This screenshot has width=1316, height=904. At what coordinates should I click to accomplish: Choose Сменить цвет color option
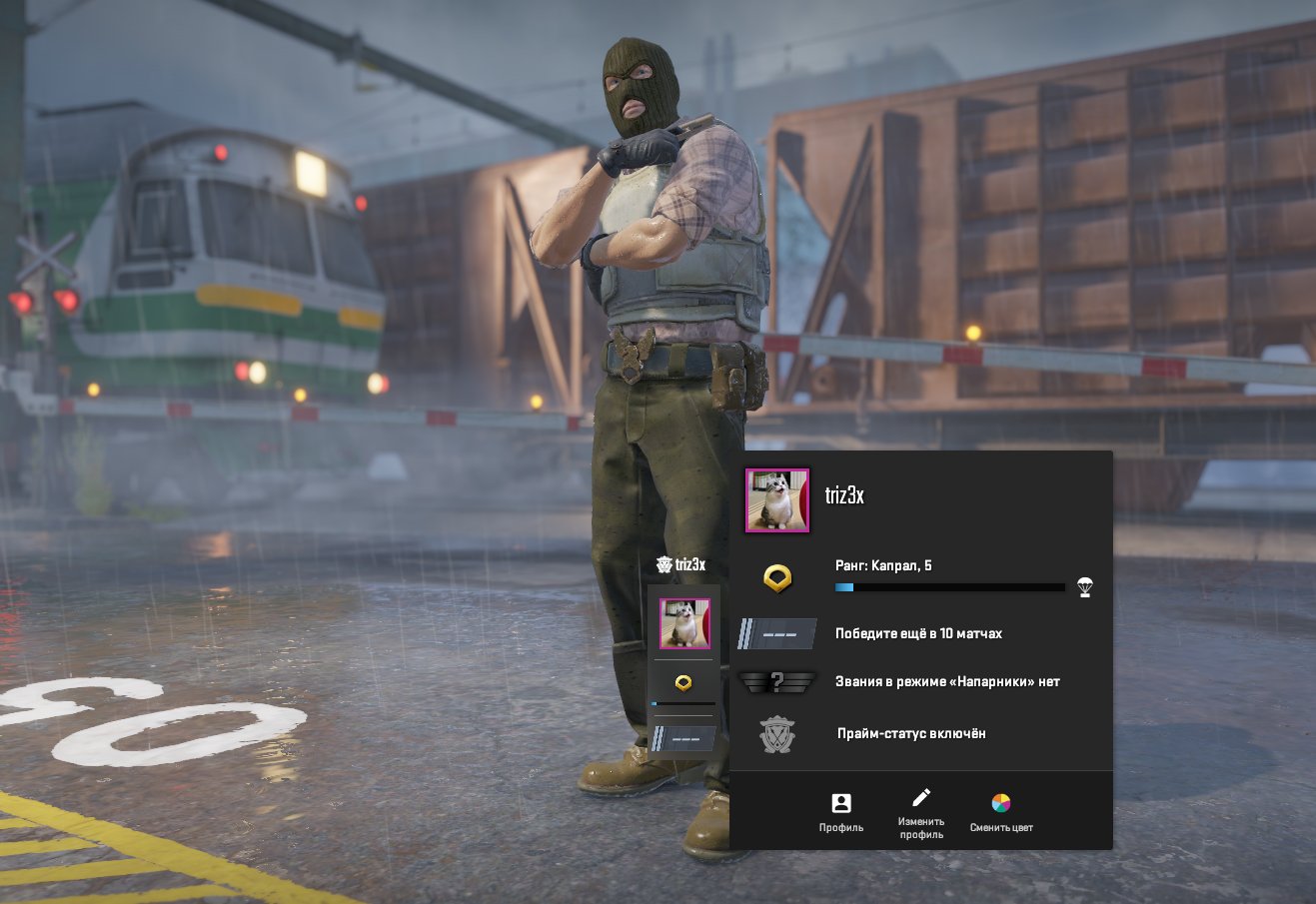point(1001,811)
